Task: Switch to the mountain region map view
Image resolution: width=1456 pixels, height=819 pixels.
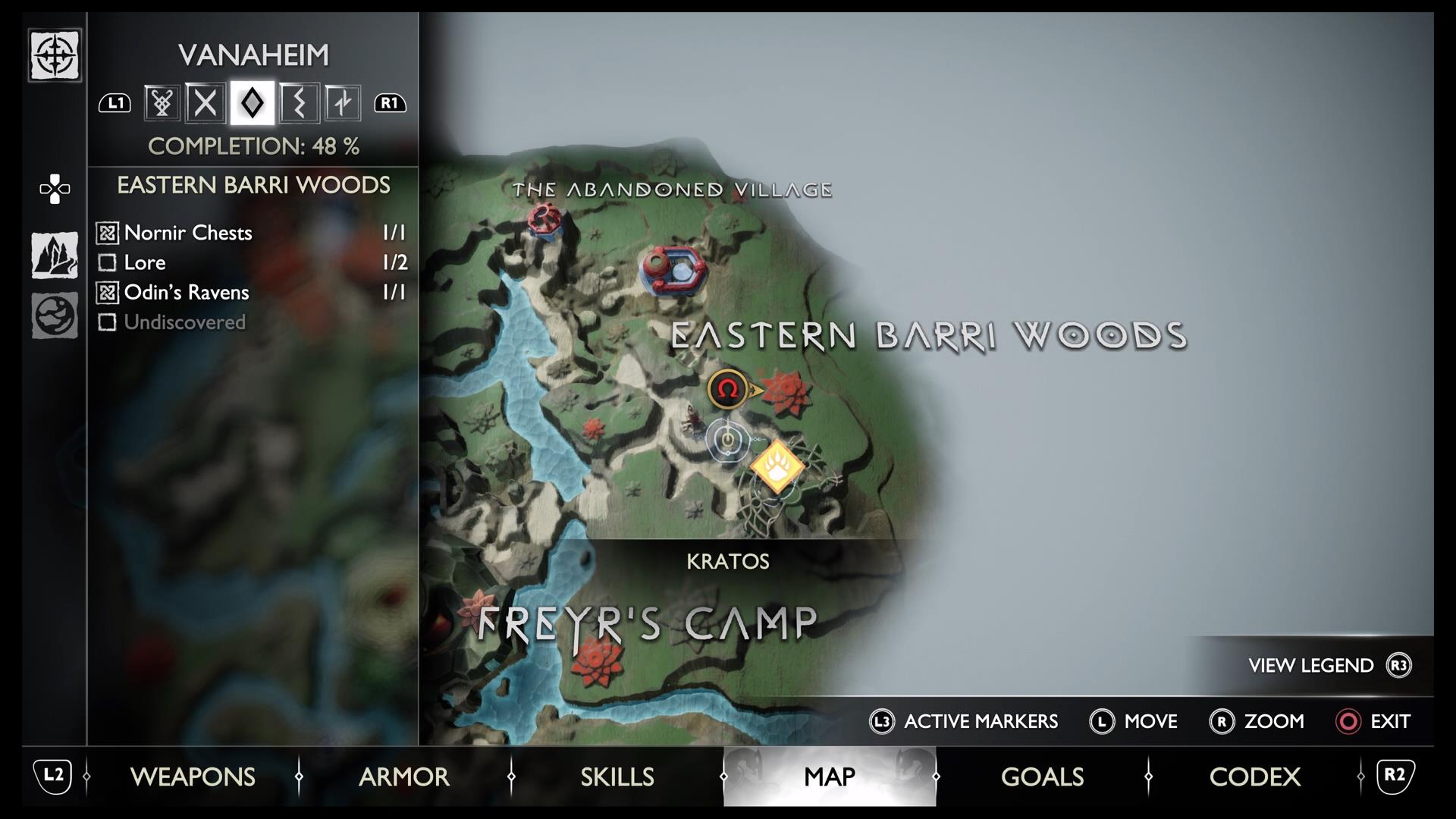Action: [55, 255]
